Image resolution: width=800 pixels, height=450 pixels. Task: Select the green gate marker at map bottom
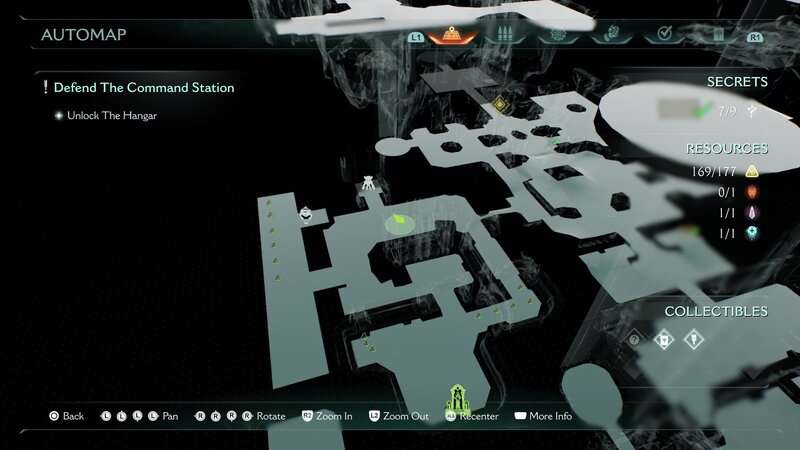point(458,397)
